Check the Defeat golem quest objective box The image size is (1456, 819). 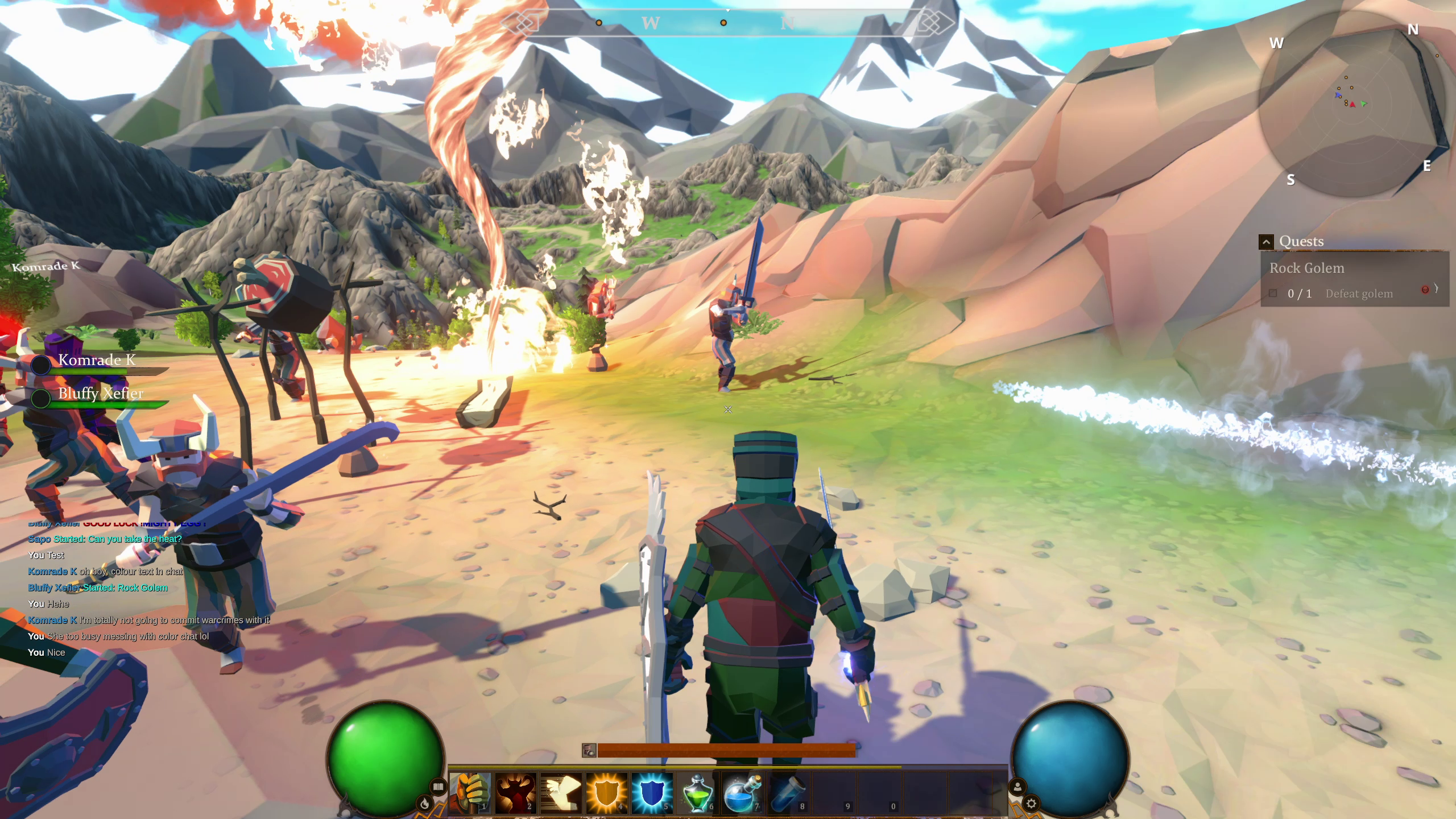coord(1273,293)
